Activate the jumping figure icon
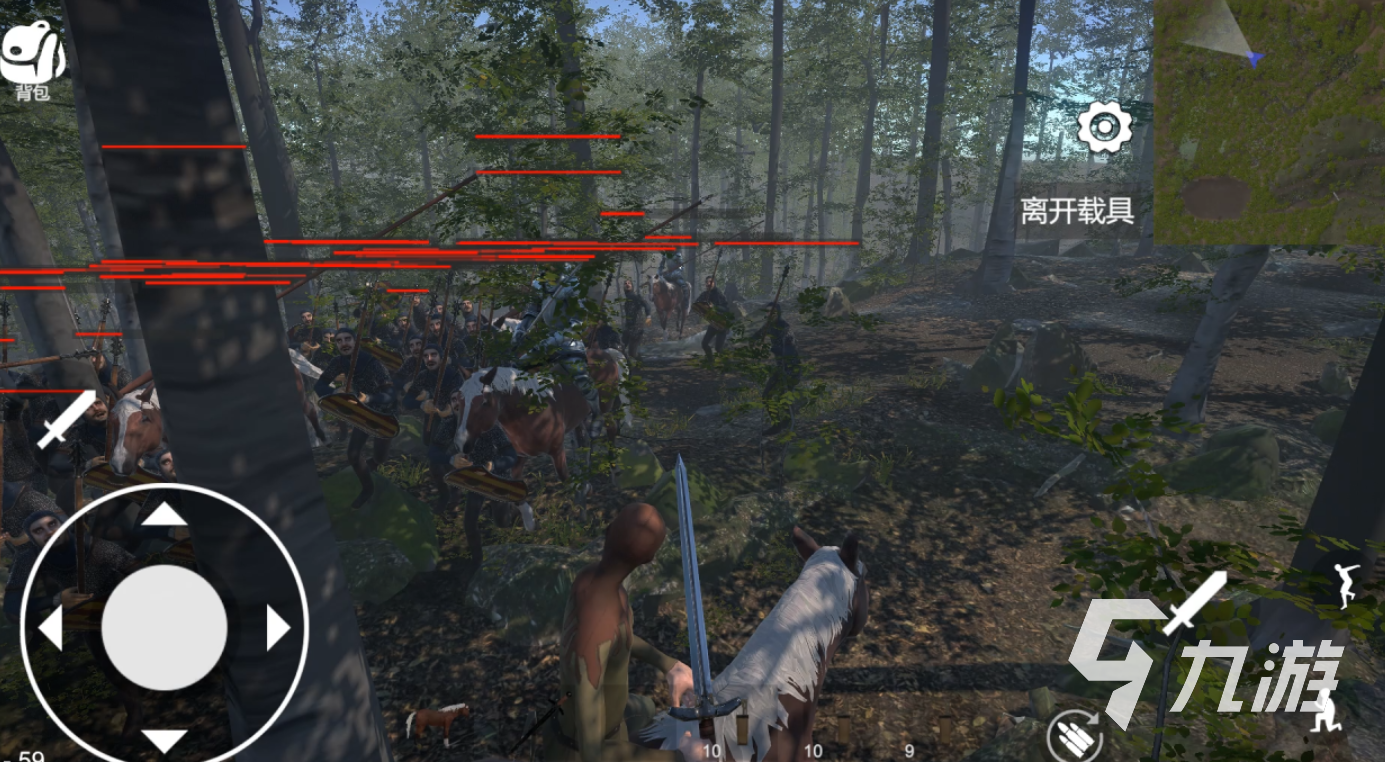This screenshot has height=762, width=1385. (x=1348, y=585)
